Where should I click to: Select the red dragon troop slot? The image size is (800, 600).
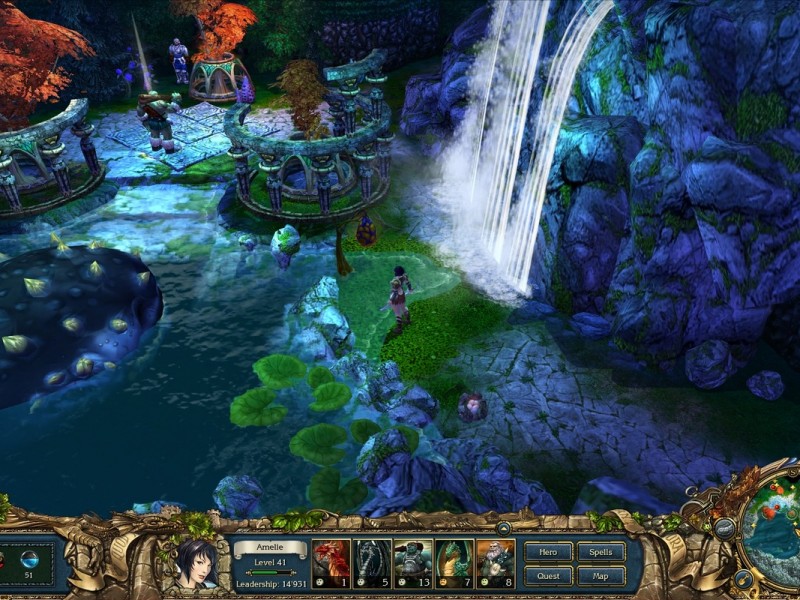[x=331, y=563]
